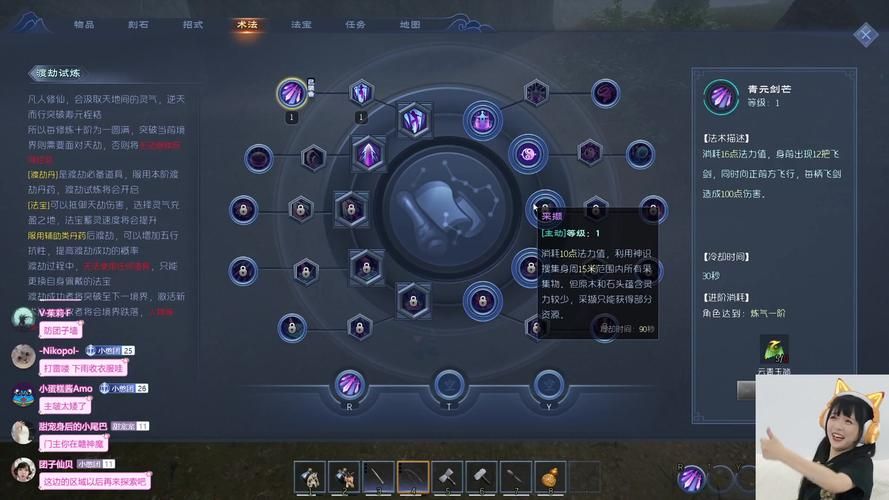Switch to the 物品 (Items) tab

point(84,24)
